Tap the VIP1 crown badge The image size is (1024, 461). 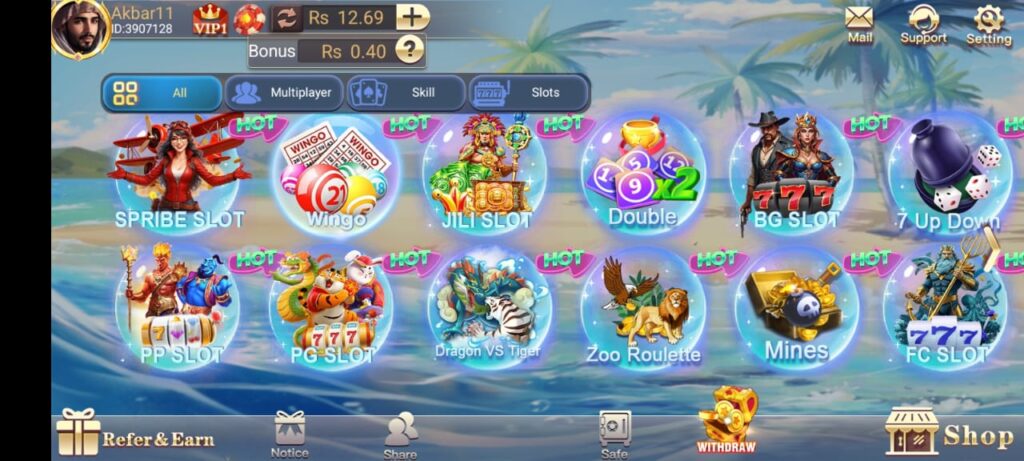[210, 19]
